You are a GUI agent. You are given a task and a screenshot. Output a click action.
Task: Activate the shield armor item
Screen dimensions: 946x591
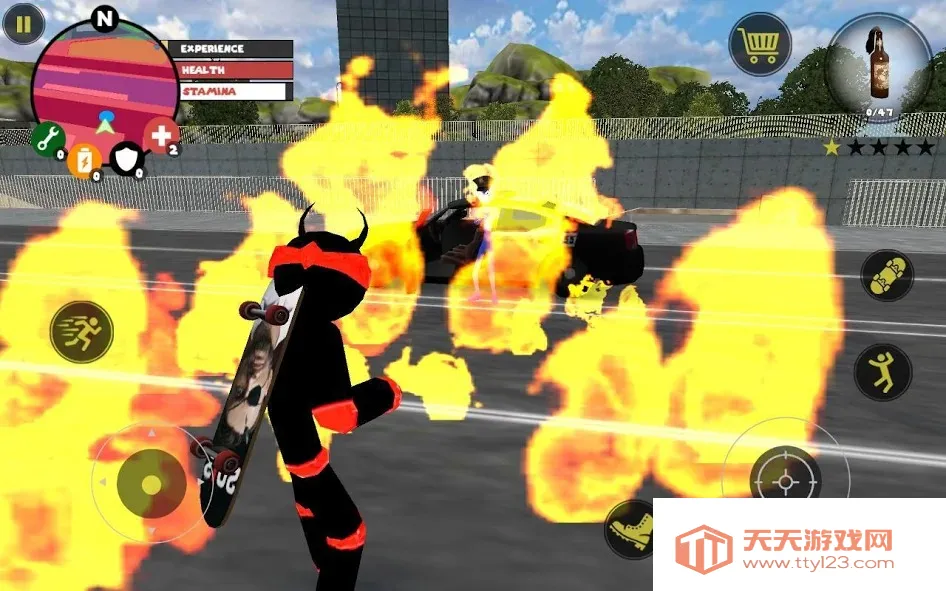pyautogui.click(x=127, y=157)
